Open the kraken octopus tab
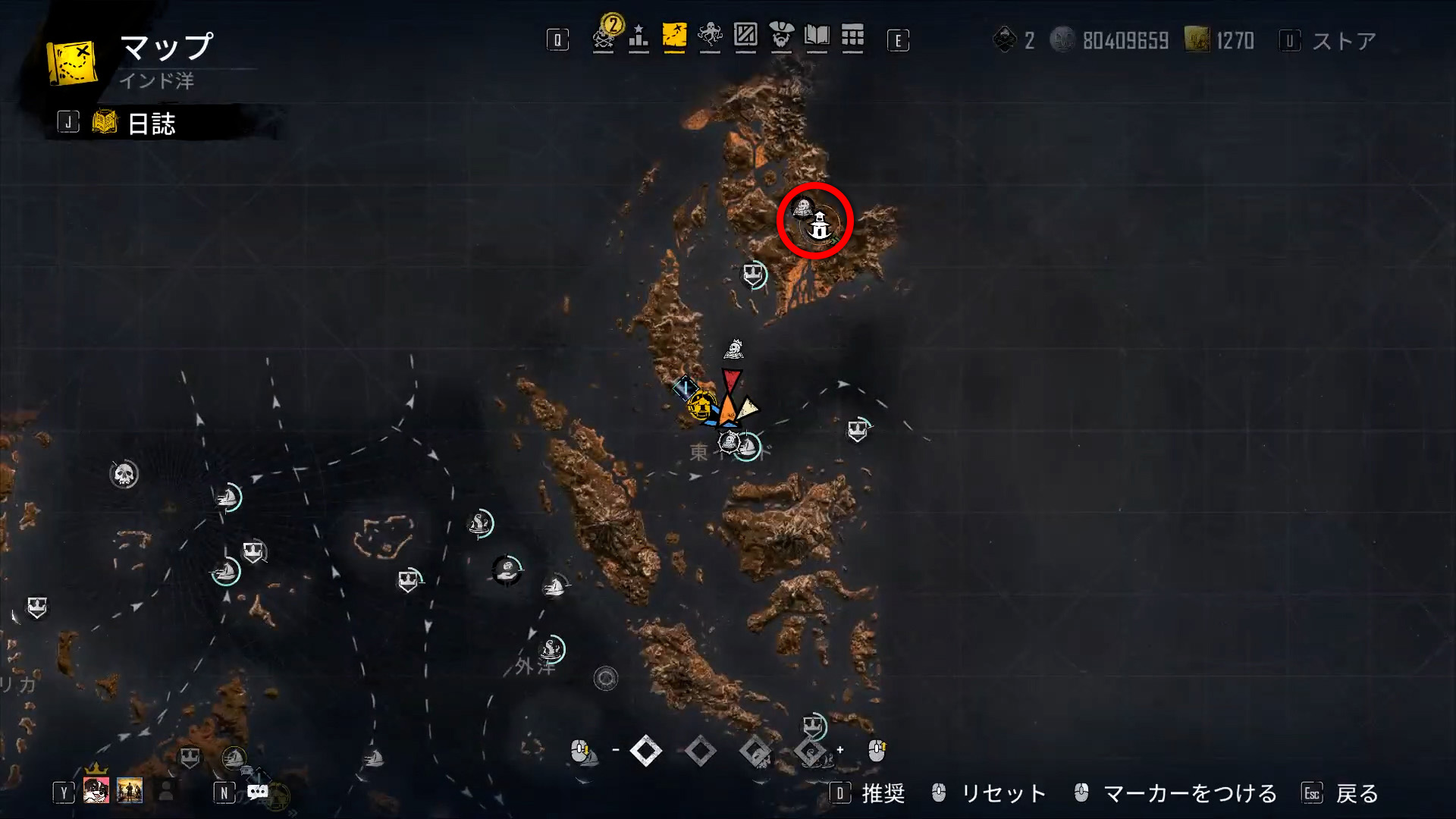This screenshot has height=819, width=1456. [710, 36]
